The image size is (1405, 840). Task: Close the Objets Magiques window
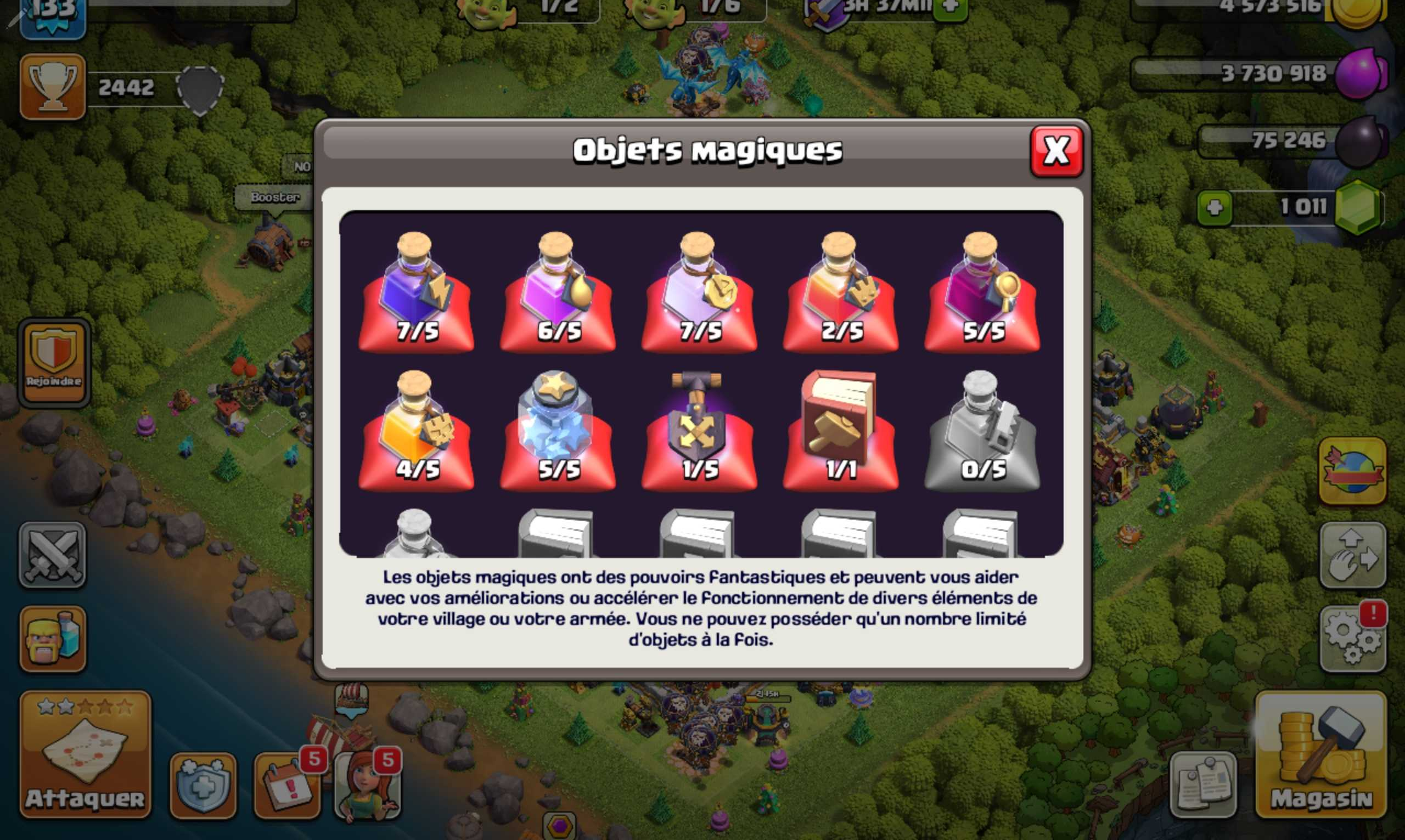(1056, 151)
